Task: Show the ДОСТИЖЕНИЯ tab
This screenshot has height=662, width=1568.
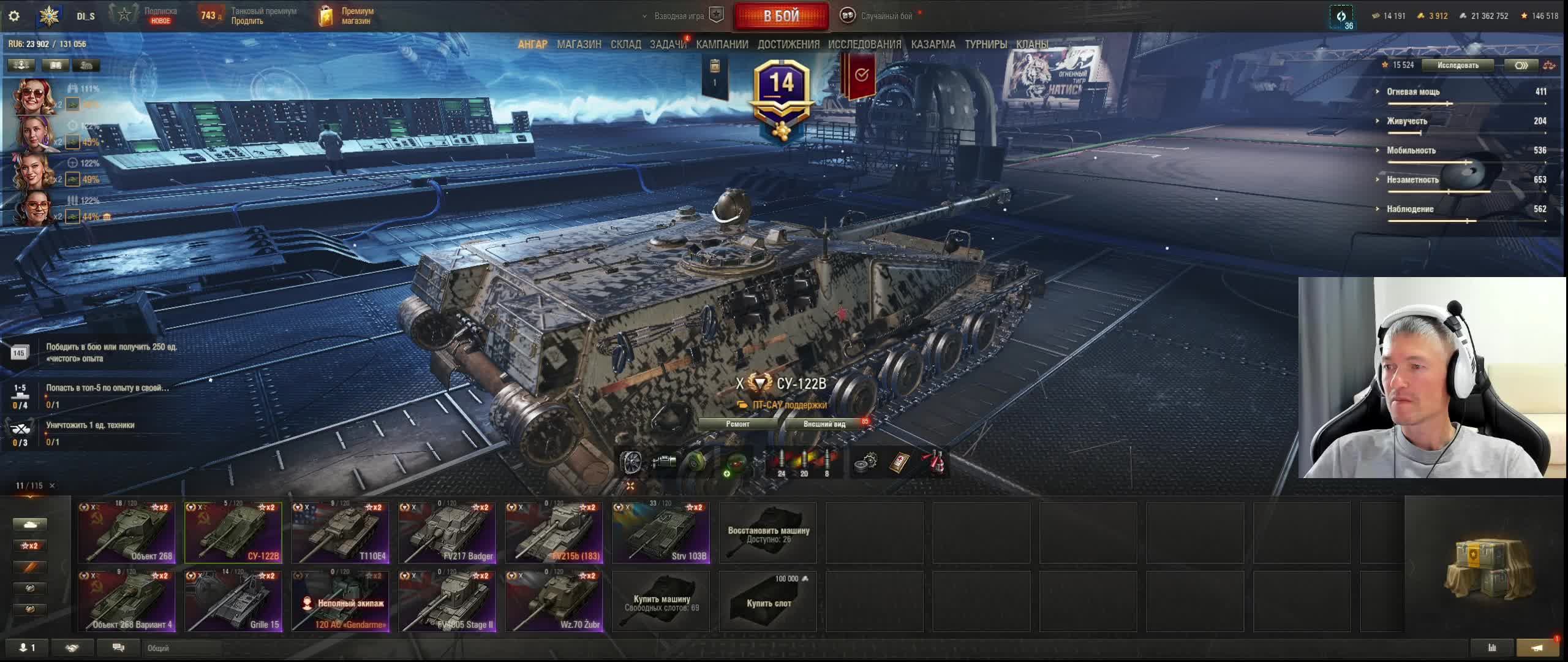Action: point(788,44)
